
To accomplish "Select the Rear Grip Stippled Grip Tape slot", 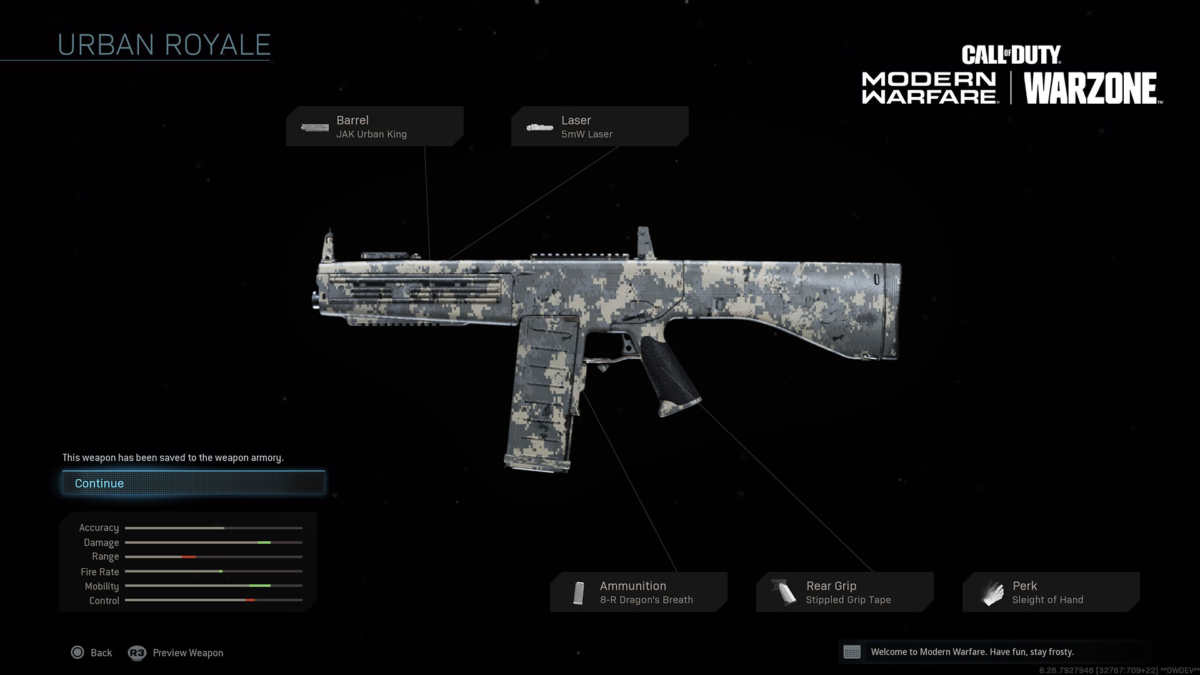I will coord(845,592).
